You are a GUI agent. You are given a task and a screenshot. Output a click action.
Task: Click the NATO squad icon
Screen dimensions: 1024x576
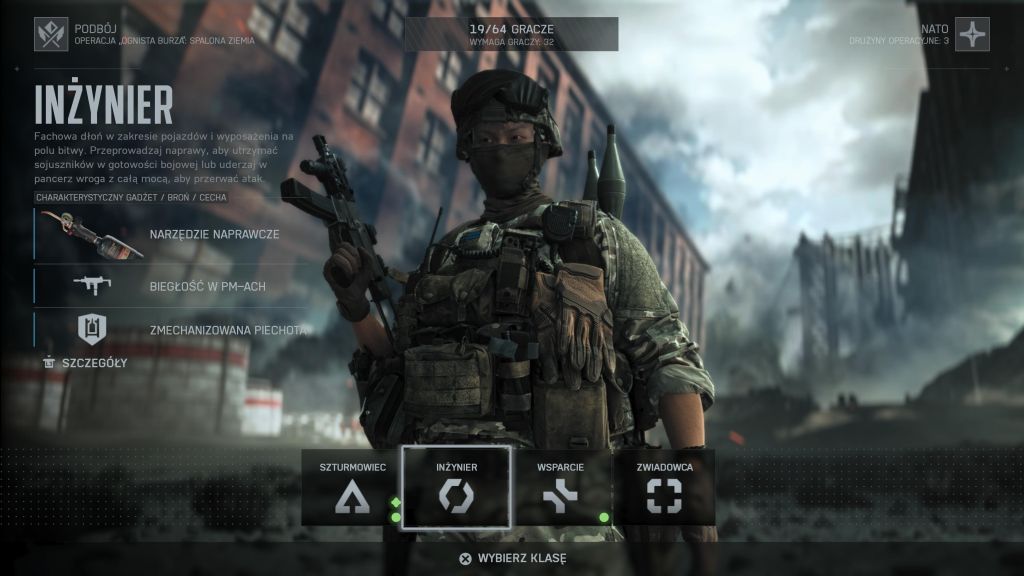coord(972,34)
